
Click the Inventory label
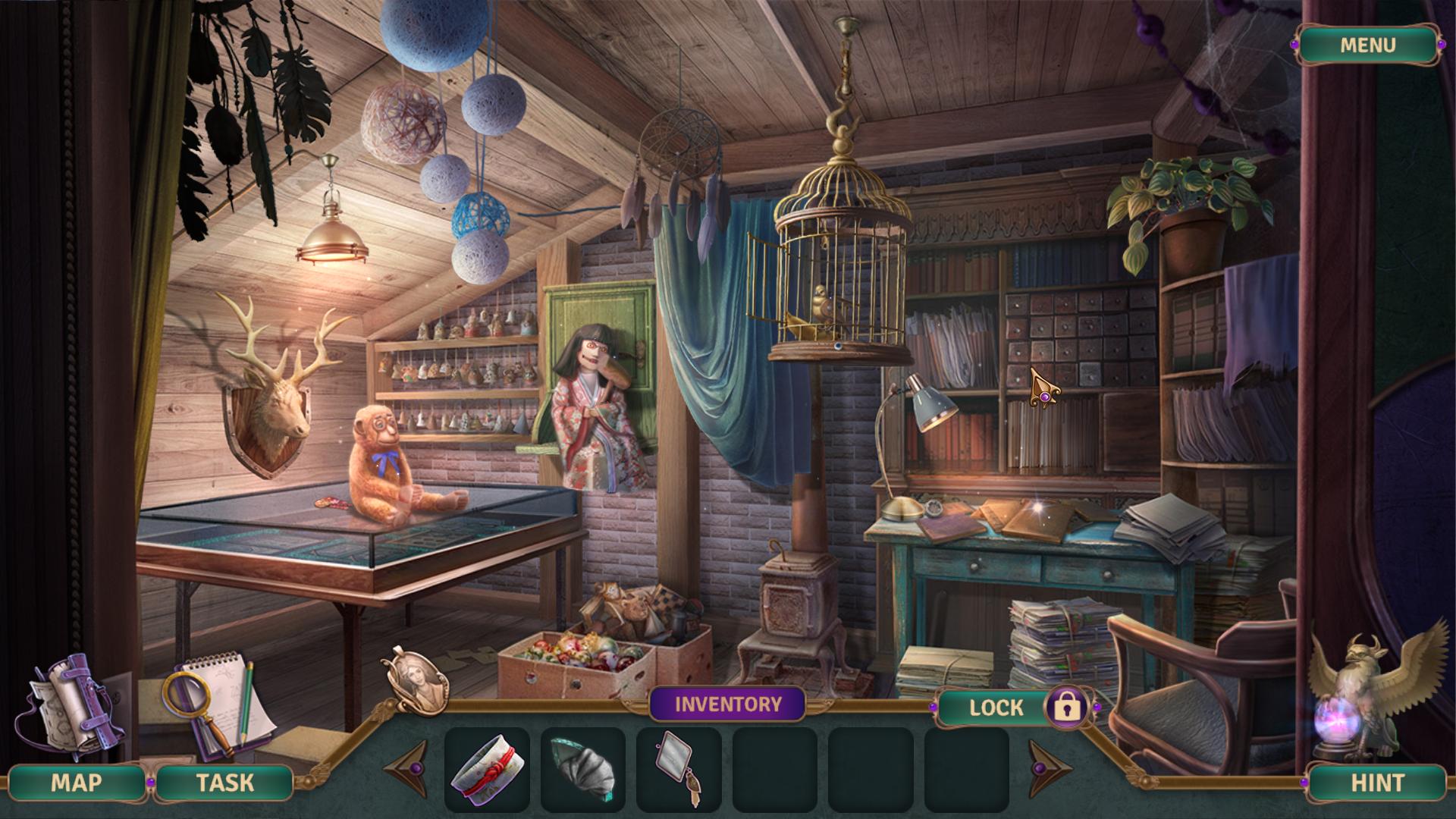tap(727, 704)
